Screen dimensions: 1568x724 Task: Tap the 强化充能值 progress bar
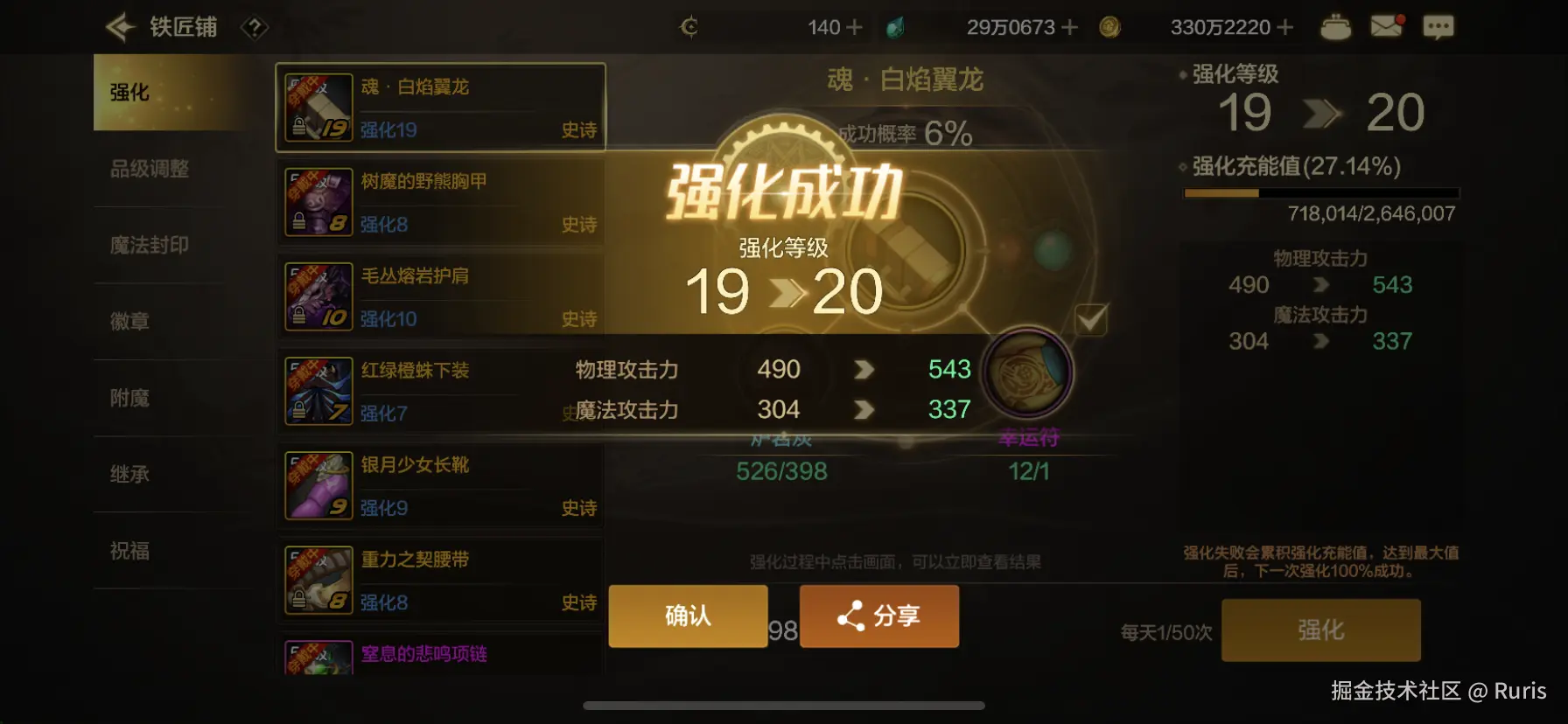(1321, 192)
